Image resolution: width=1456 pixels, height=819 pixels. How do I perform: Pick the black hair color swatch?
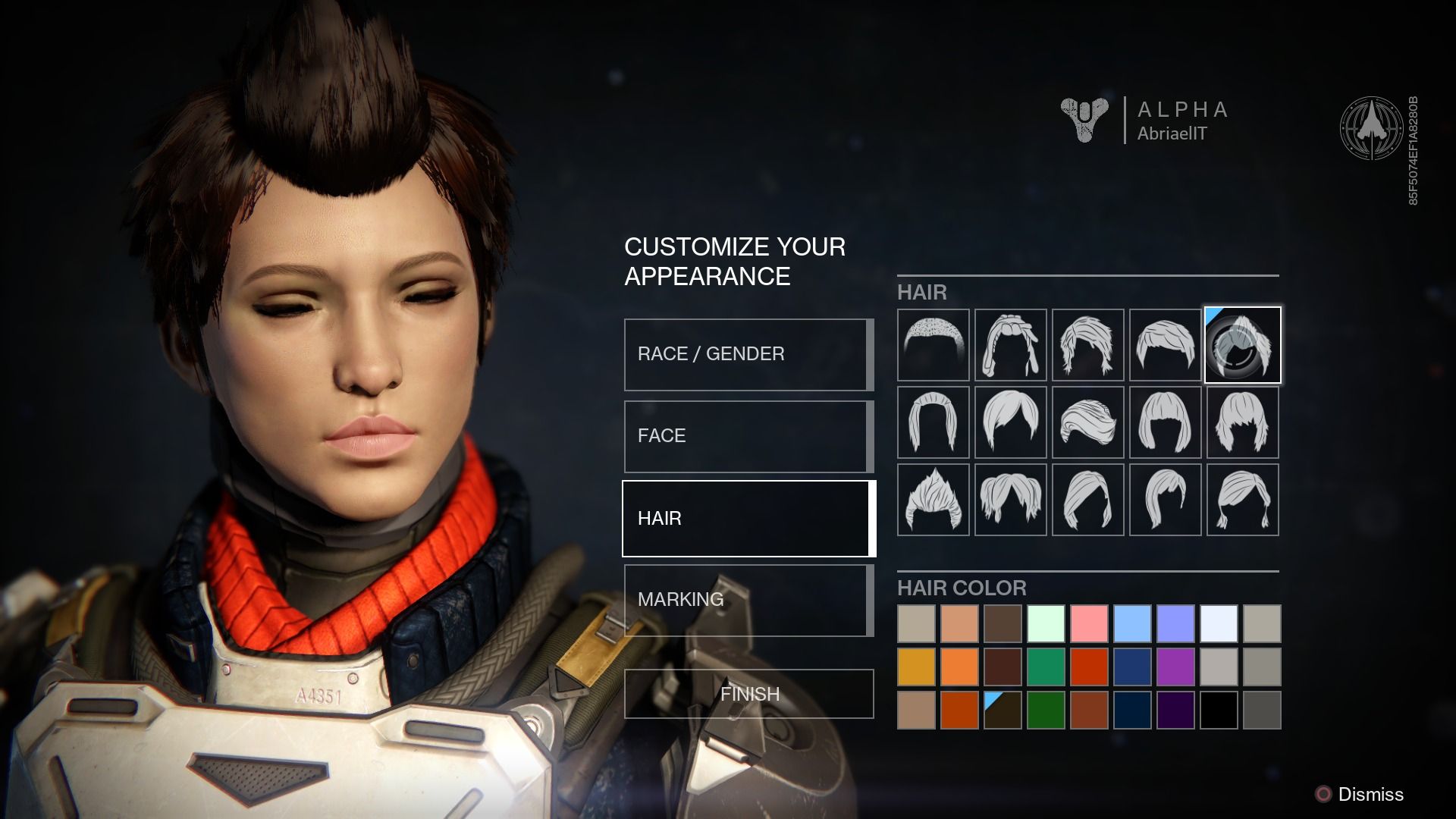click(x=1218, y=711)
